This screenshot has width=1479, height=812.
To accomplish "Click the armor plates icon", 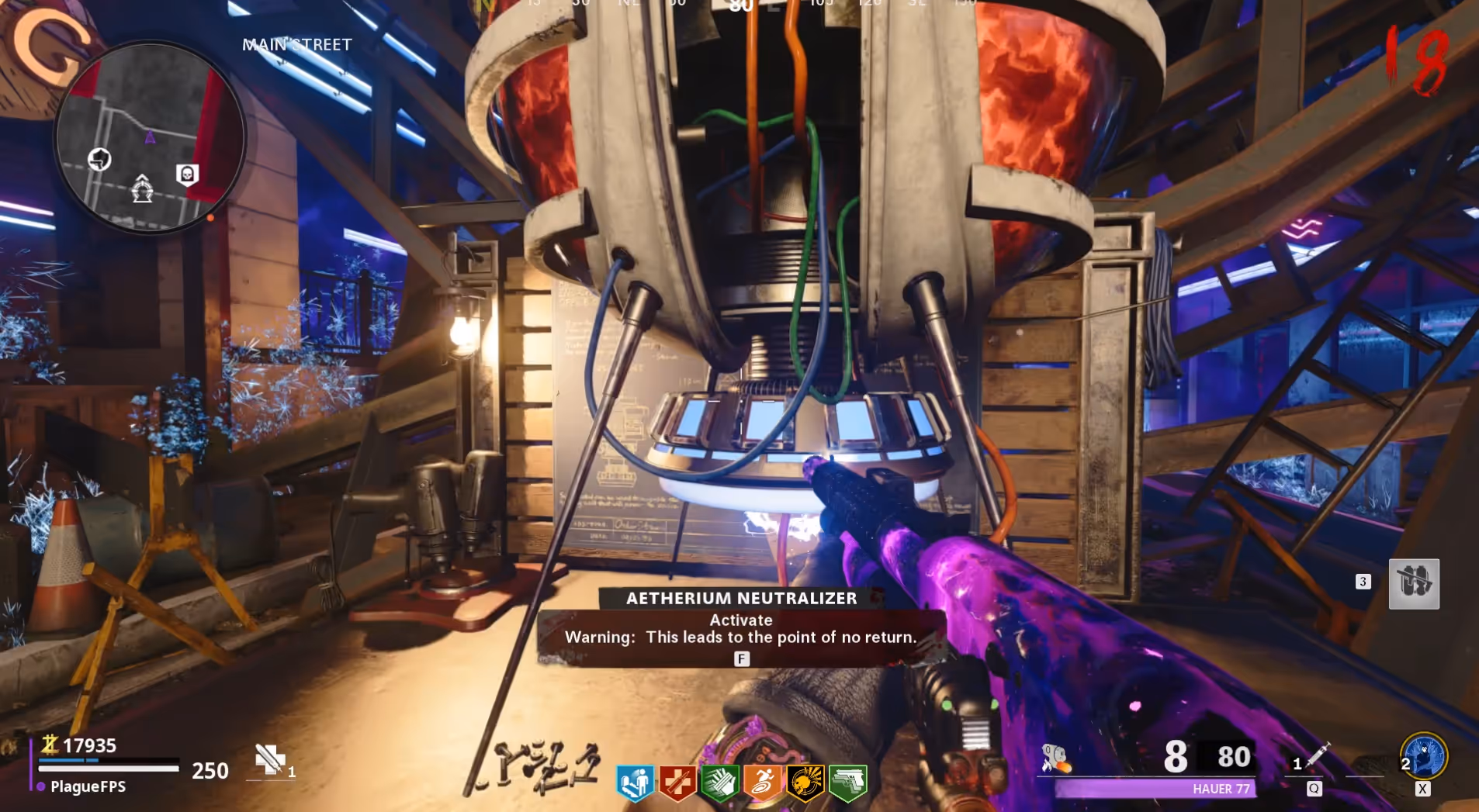I will point(270,759).
